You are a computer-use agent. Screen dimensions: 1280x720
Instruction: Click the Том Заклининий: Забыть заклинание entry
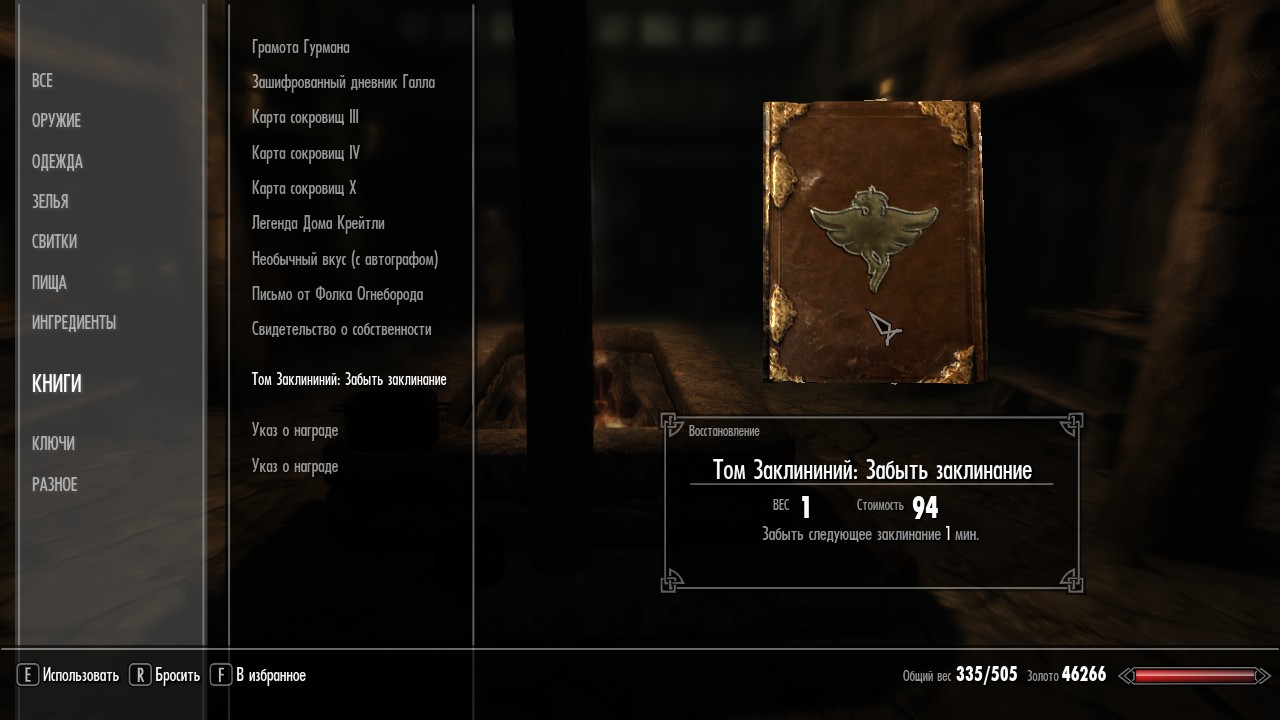tap(349, 380)
